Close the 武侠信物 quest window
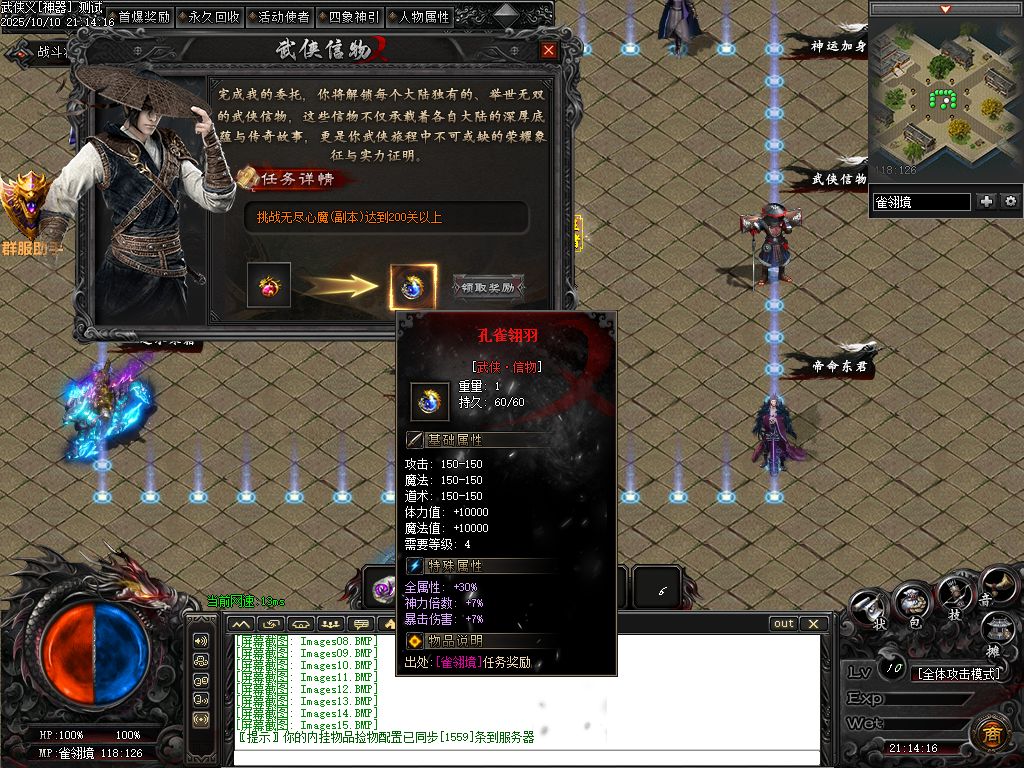 point(548,50)
